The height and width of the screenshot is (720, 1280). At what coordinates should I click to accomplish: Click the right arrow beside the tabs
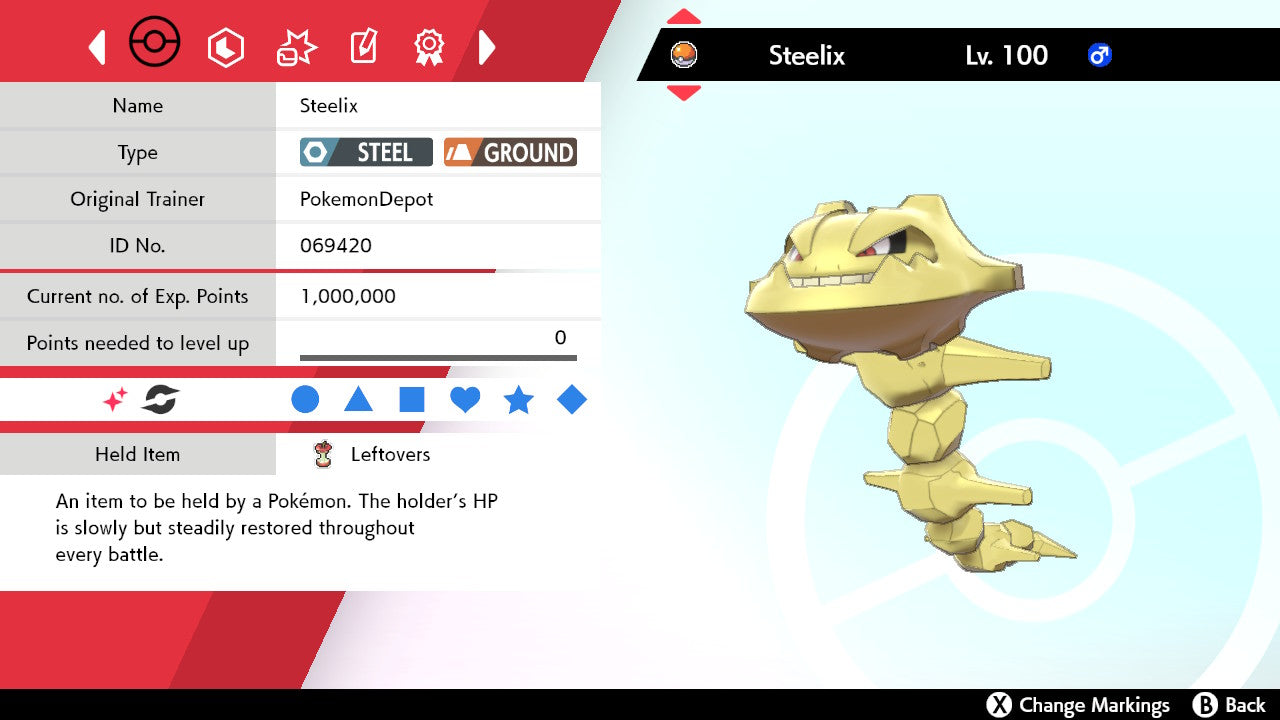[x=487, y=47]
